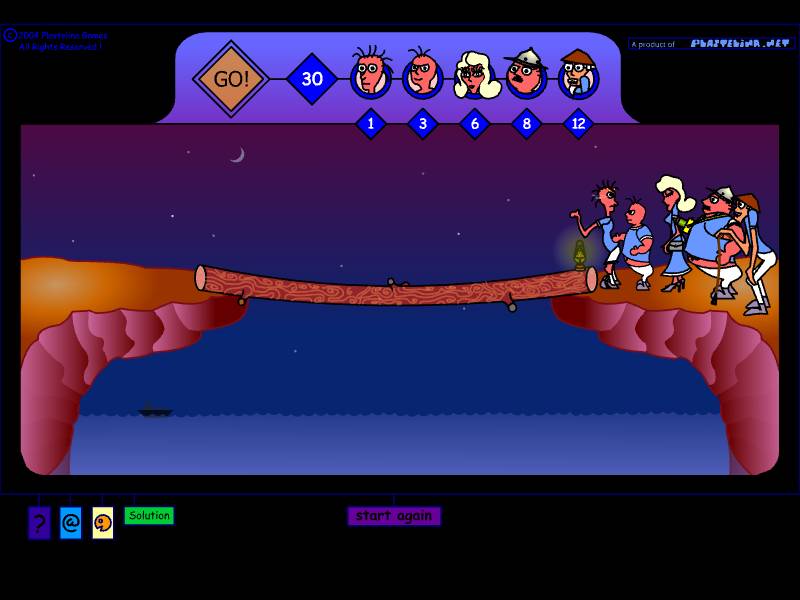Viewport: 800px width, 600px height.
Task: Hit the GO! diamond button
Action: [231, 79]
